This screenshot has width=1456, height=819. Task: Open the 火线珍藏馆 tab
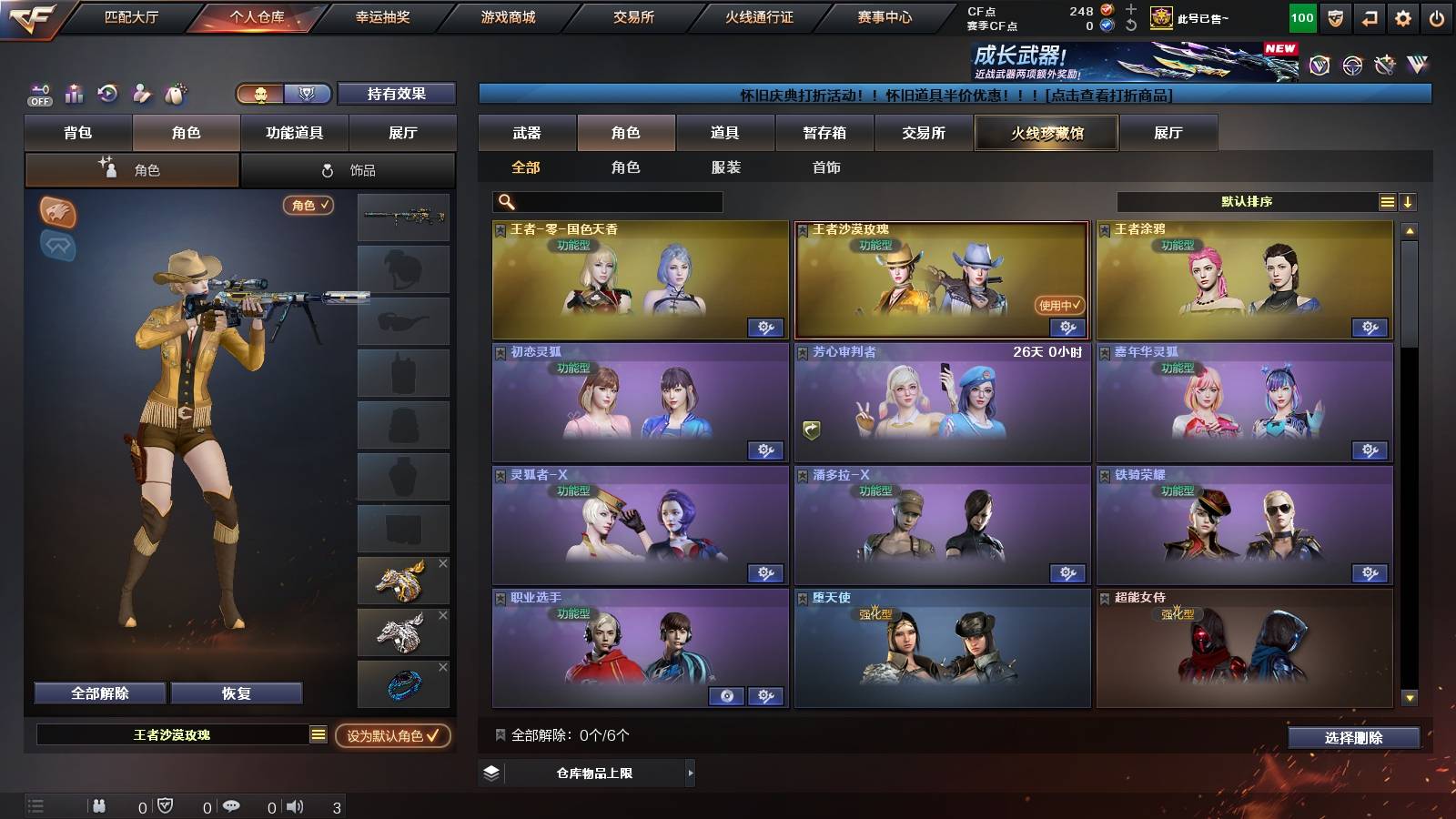pos(1046,133)
